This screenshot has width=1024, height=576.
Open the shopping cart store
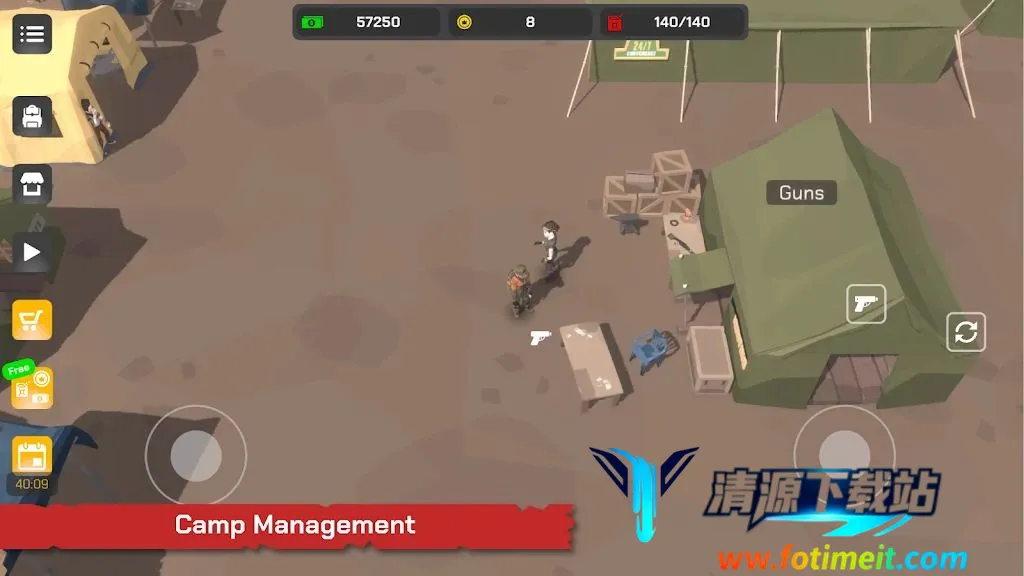32,320
